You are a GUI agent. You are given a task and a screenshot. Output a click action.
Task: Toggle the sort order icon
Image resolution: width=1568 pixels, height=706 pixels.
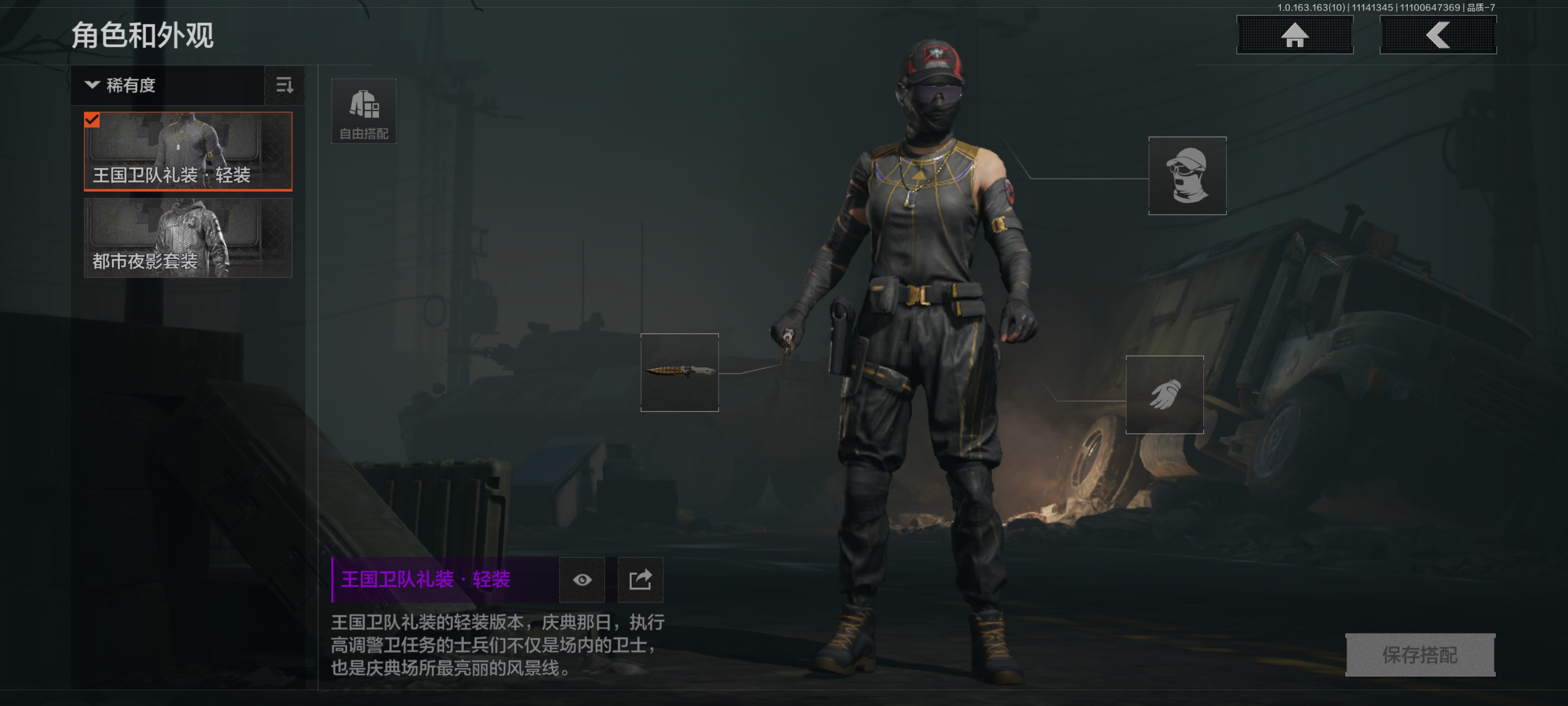point(284,85)
